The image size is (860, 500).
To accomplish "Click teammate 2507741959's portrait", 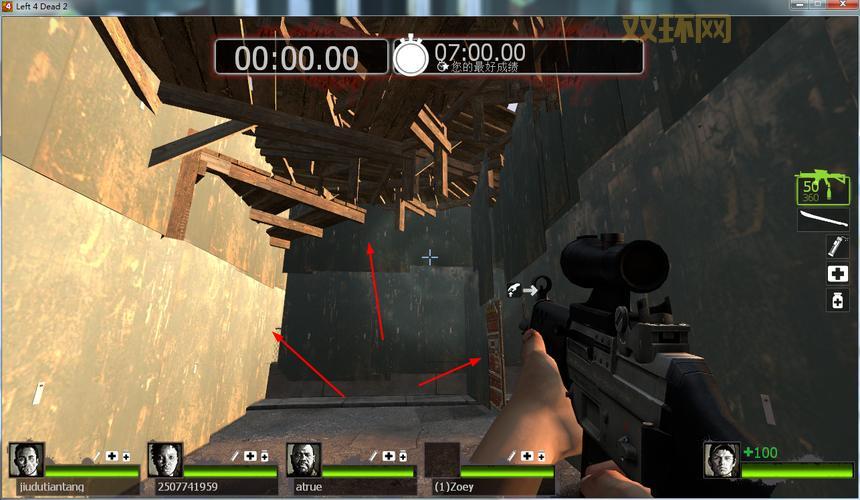I will (165, 459).
